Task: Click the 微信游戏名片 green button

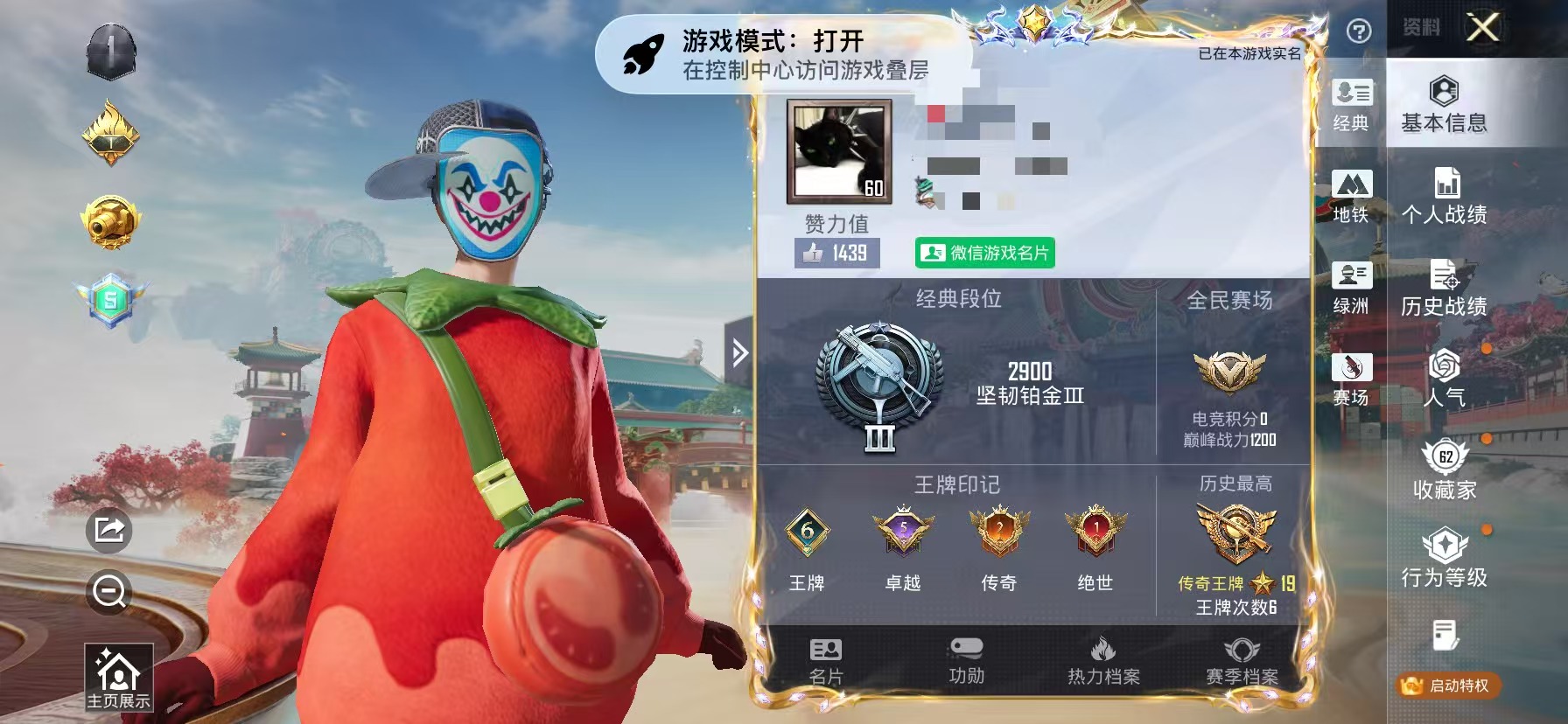Action: click(986, 253)
